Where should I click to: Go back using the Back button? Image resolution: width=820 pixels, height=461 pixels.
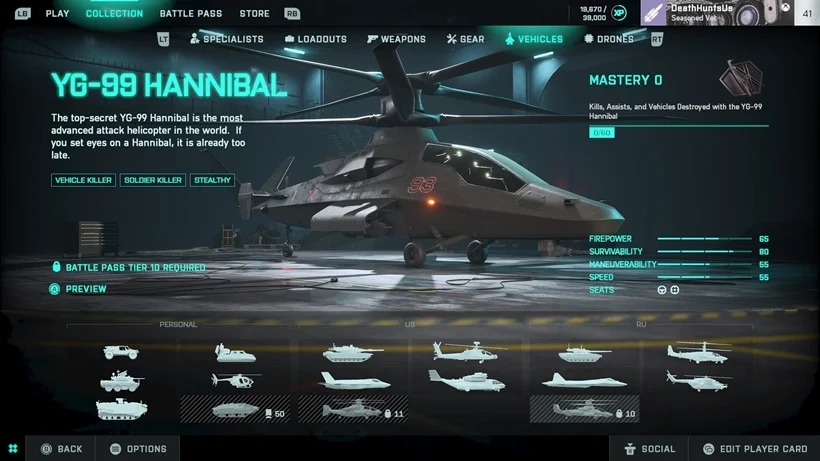pos(61,449)
